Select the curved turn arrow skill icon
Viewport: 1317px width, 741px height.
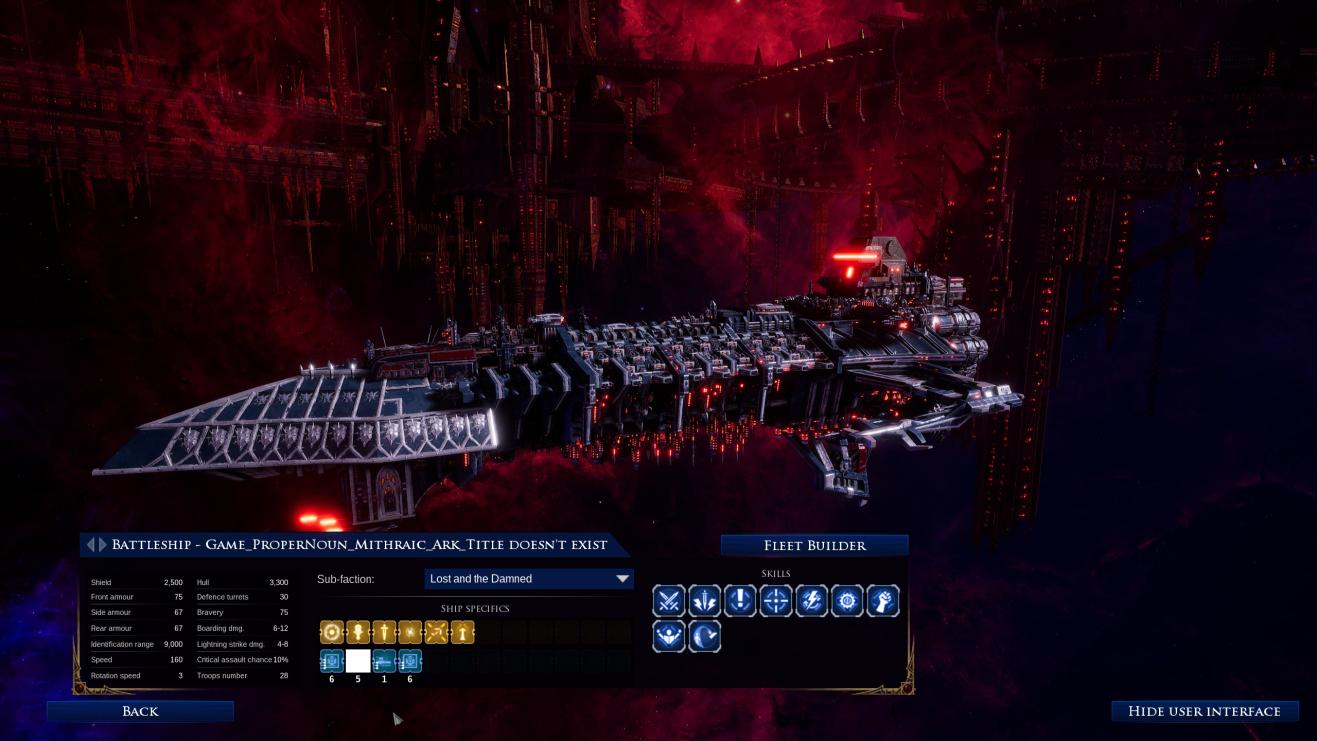tap(705, 636)
